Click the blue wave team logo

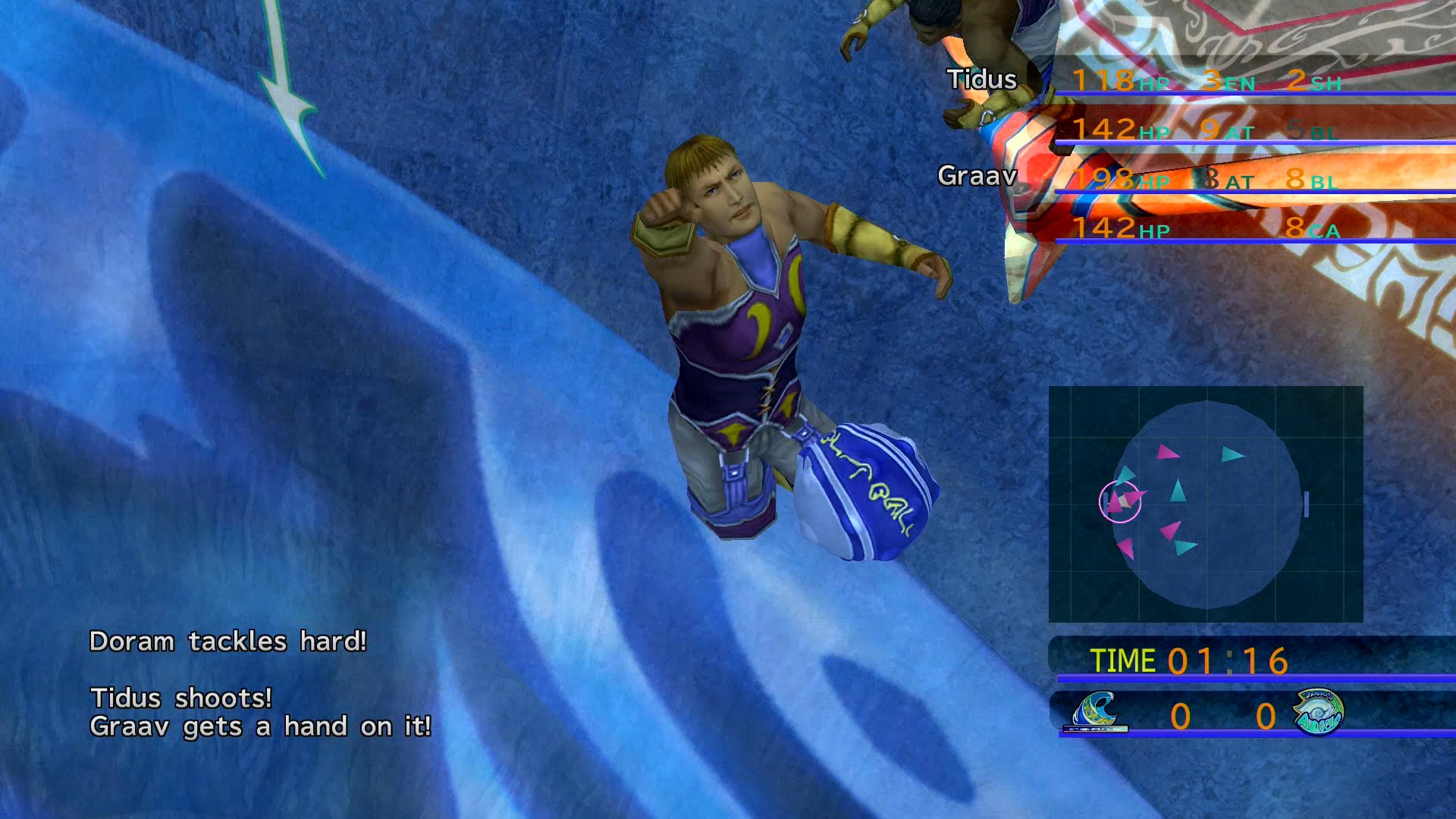click(x=1097, y=712)
